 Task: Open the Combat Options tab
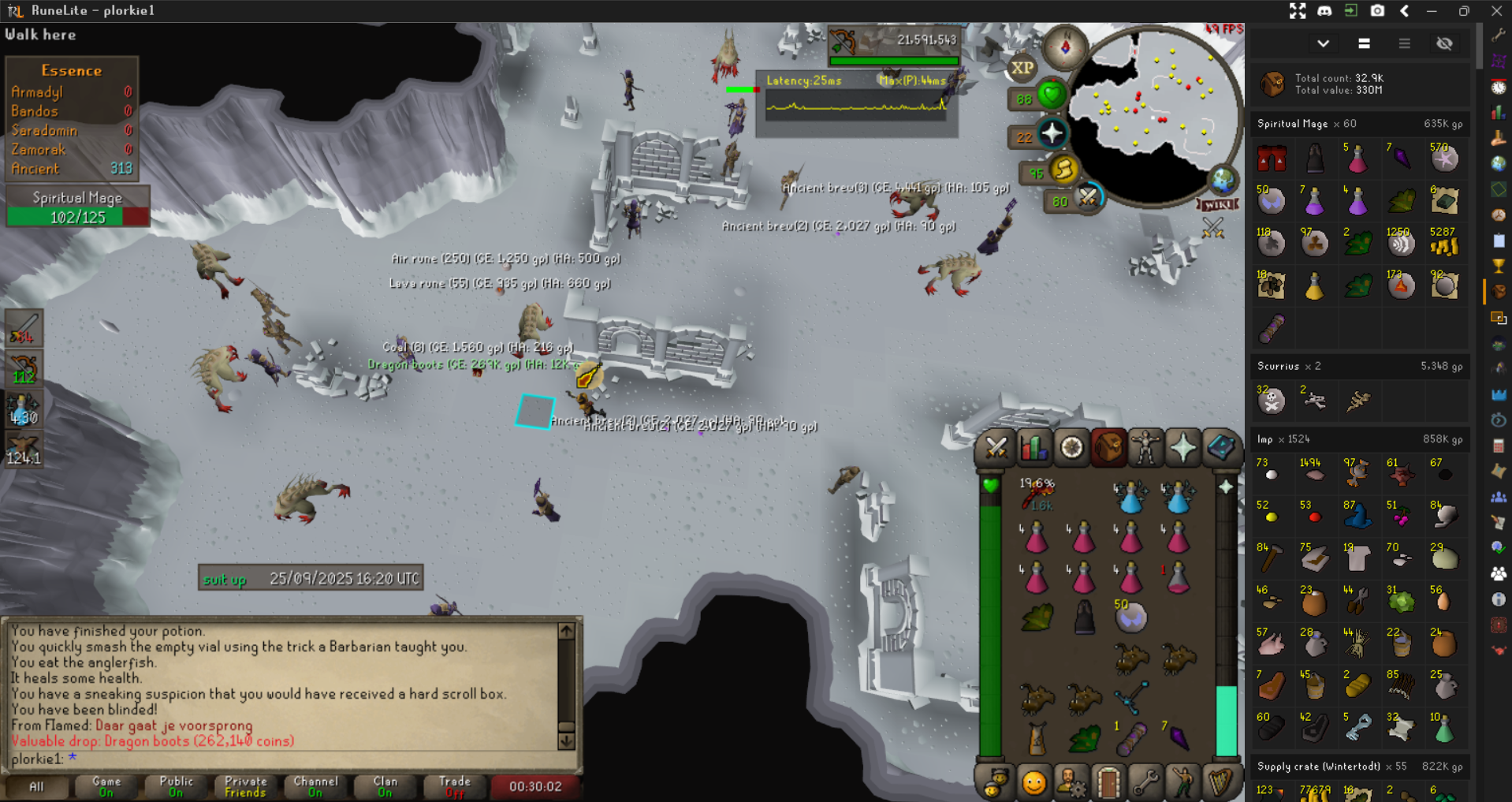click(996, 448)
